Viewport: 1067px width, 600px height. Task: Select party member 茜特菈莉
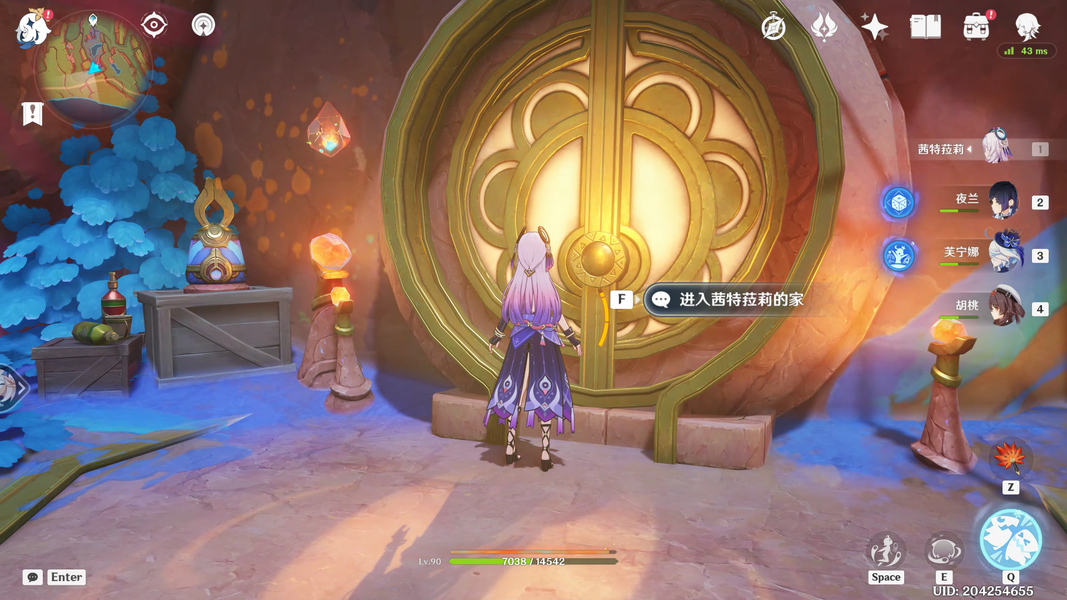point(995,148)
